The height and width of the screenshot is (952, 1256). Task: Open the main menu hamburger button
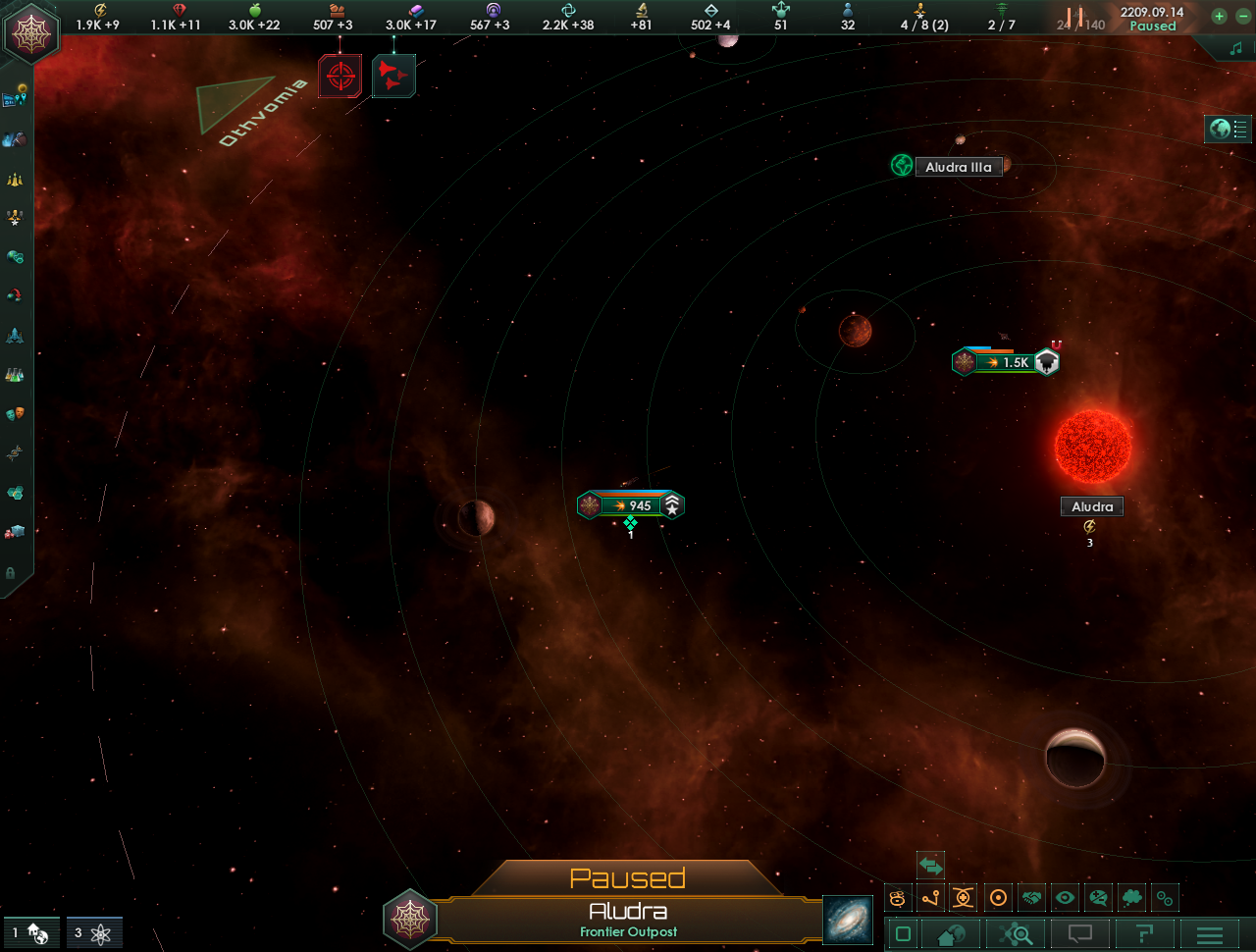coord(1210,934)
